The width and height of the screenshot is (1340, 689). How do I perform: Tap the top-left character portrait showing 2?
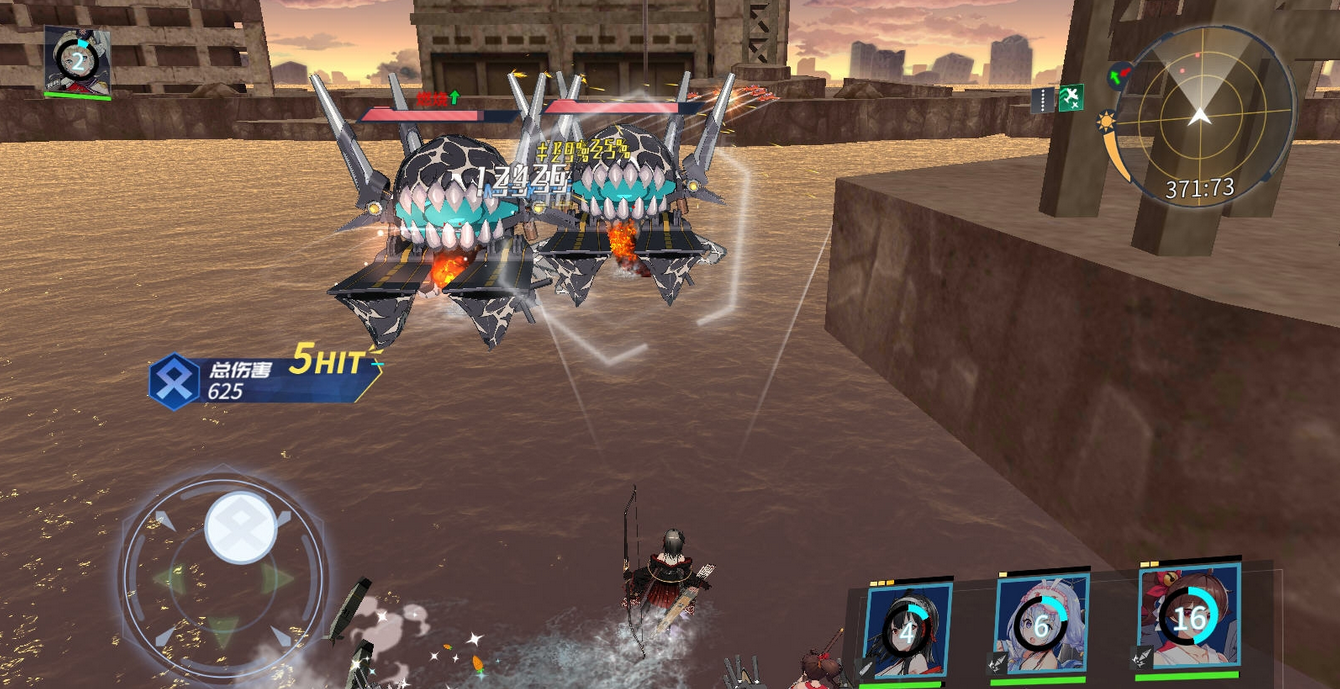tap(77, 61)
